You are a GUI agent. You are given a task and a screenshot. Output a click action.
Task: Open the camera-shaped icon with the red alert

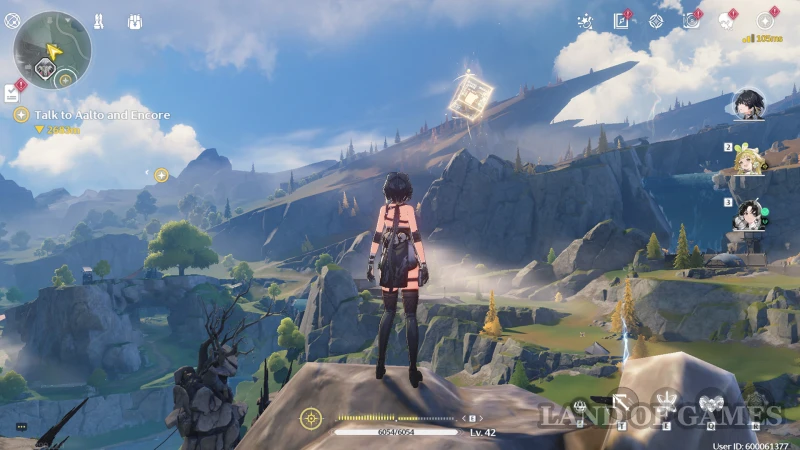[x=691, y=21]
